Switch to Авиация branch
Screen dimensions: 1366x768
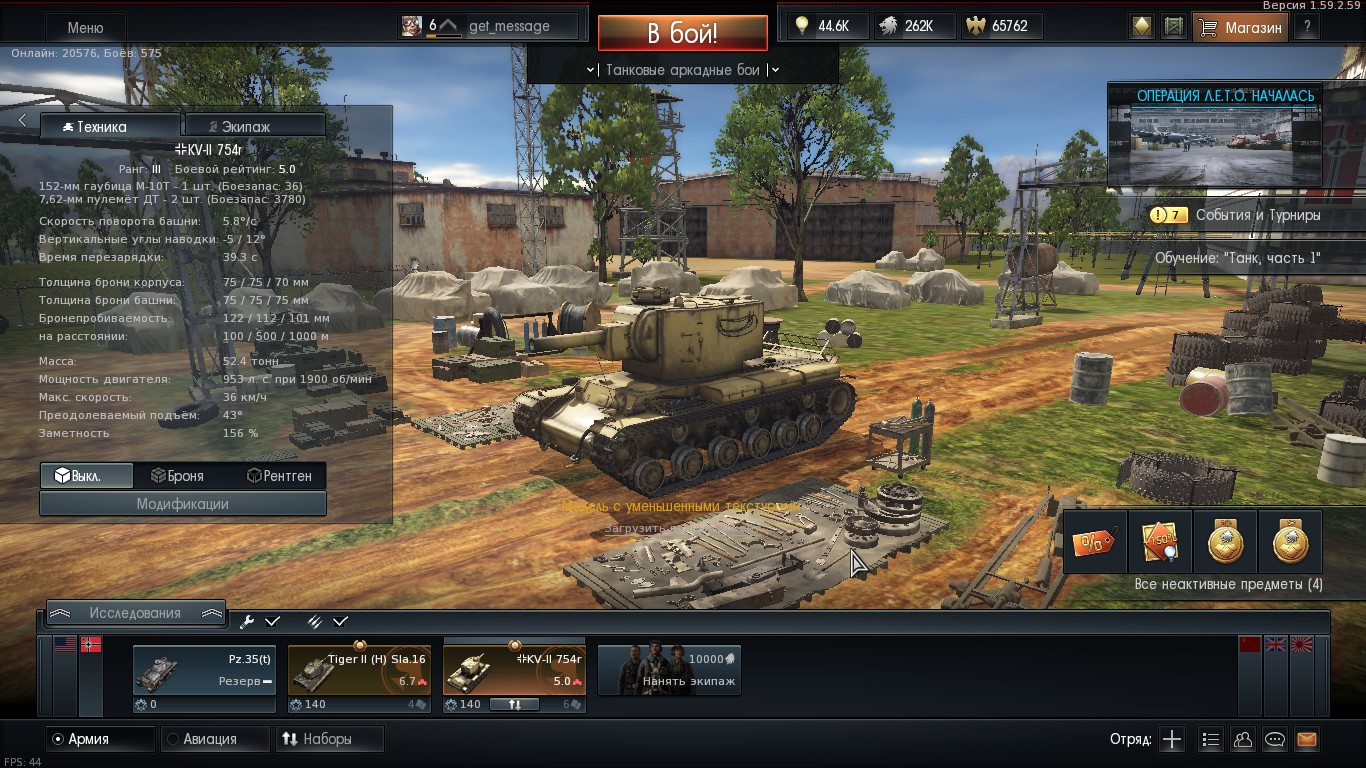click(211, 739)
